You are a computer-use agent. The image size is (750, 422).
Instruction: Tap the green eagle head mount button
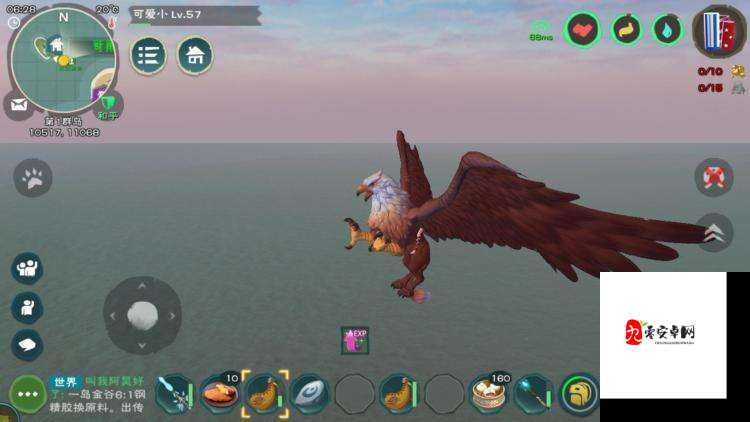coord(578,394)
